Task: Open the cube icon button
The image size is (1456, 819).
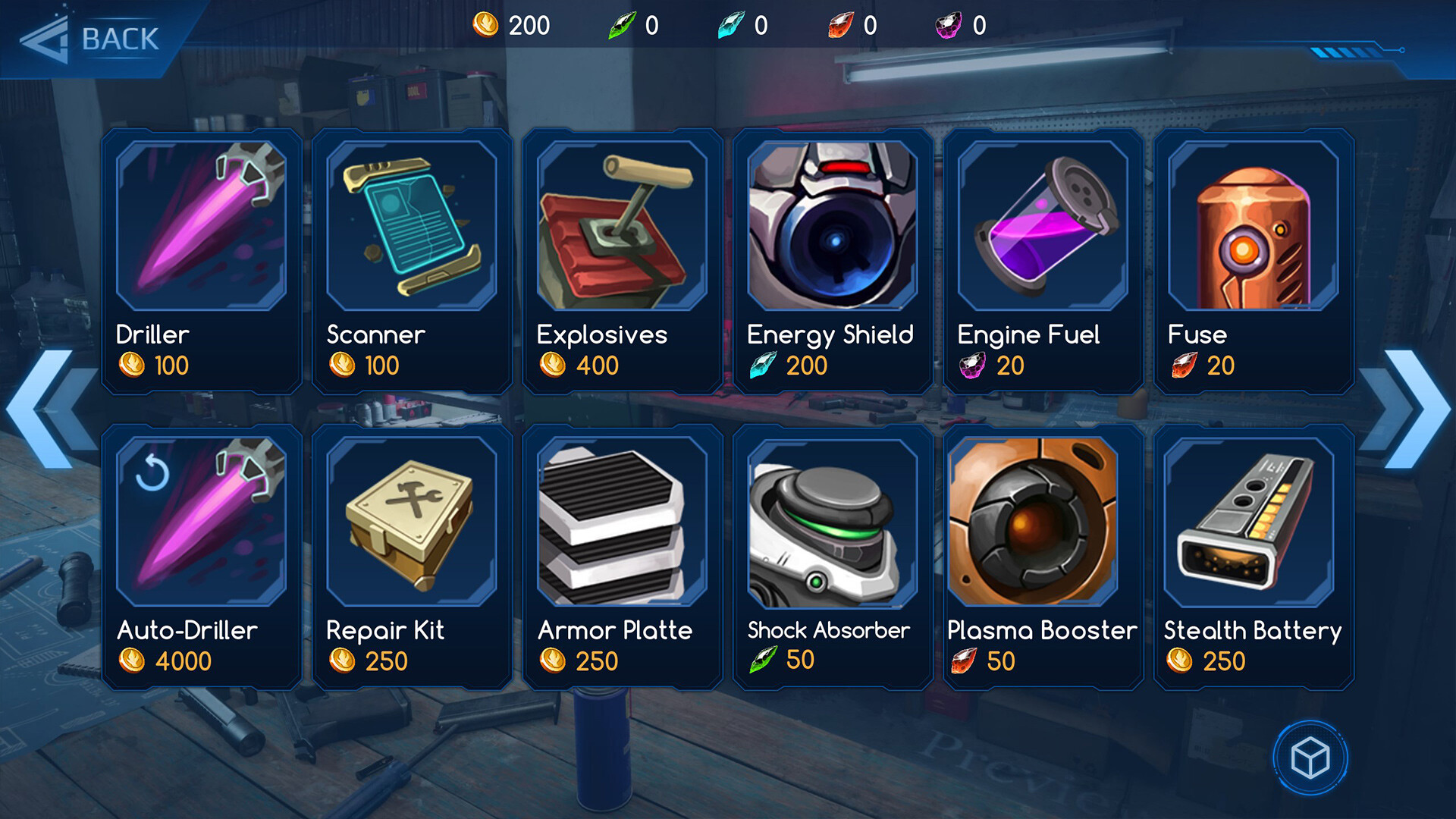Action: (1310, 758)
